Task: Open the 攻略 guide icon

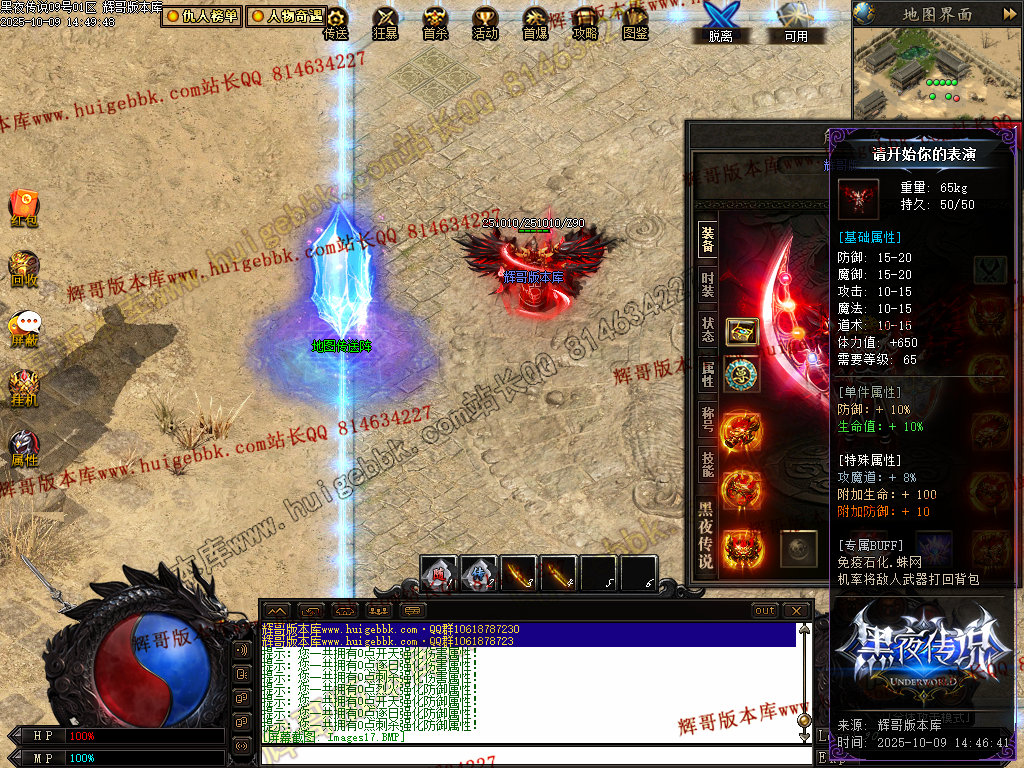Action: point(585,22)
